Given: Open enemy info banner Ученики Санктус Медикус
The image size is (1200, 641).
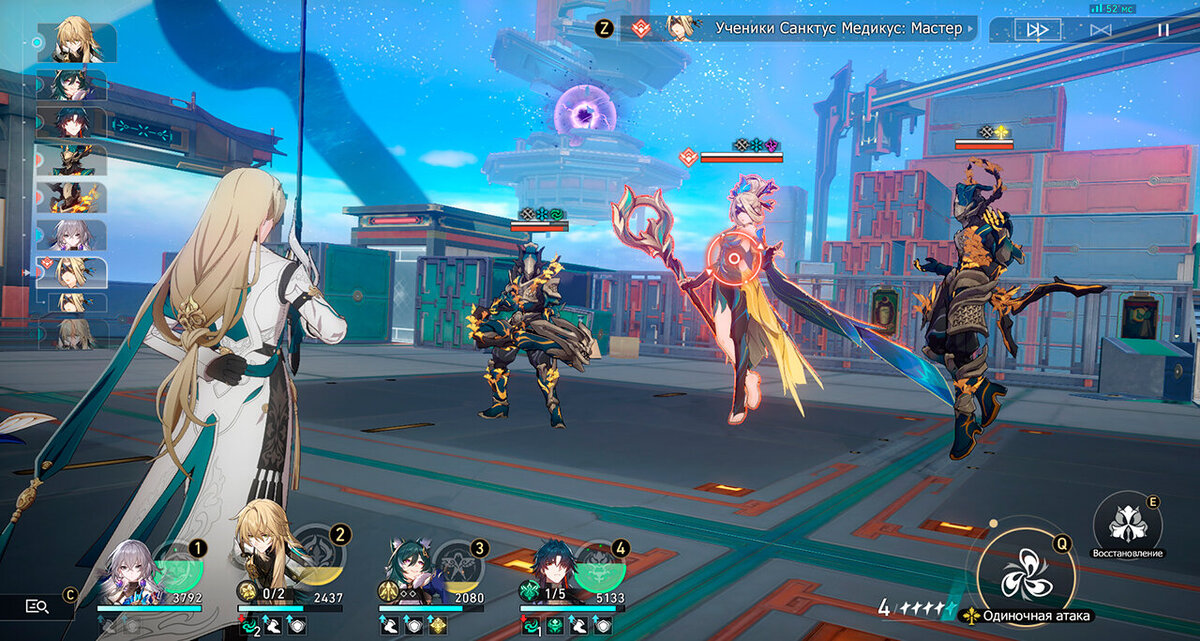Looking at the screenshot, I should pos(800,28).
